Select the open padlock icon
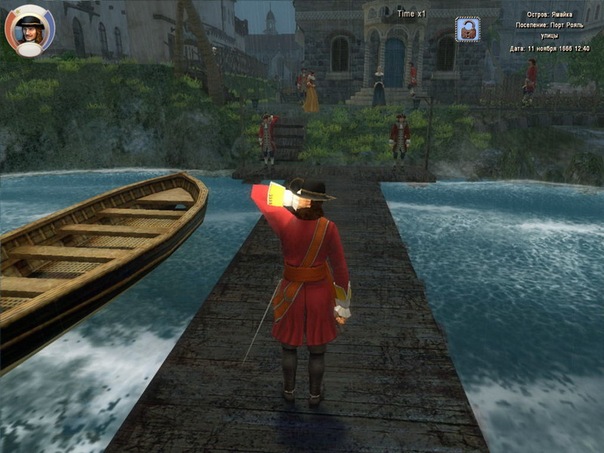The image size is (604, 453). 467,30
